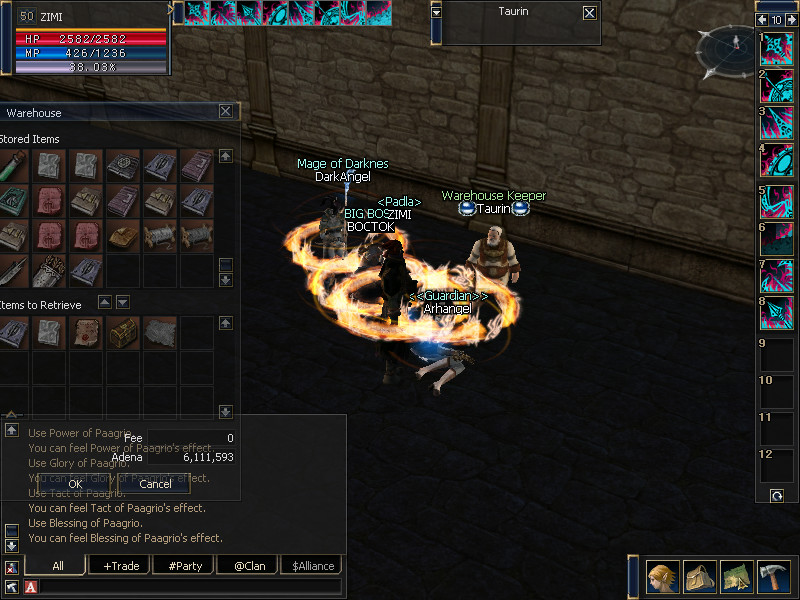Click the hammer icon in the menu bar

click(773, 578)
